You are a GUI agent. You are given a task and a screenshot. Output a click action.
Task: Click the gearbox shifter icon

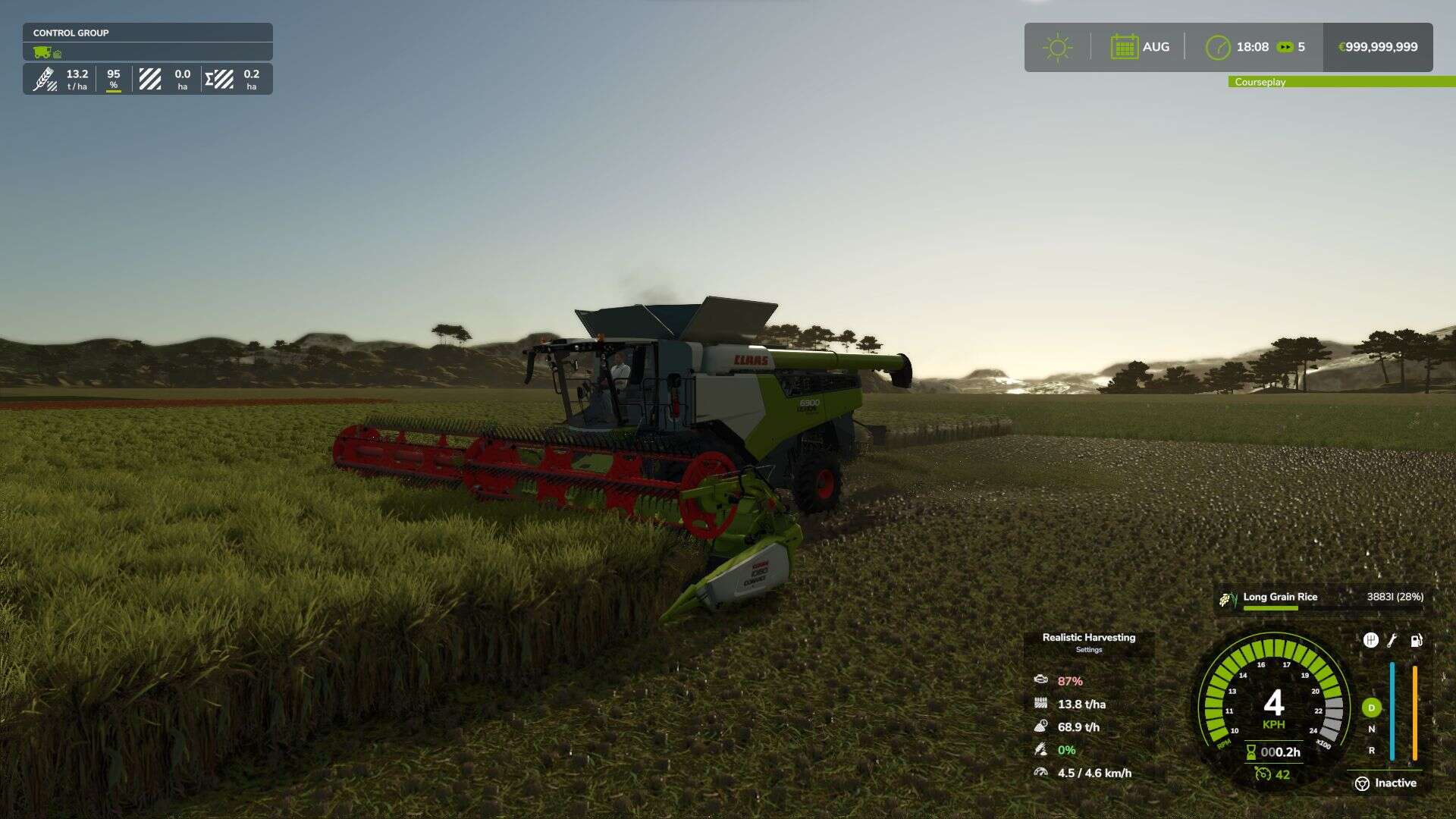[1370, 640]
